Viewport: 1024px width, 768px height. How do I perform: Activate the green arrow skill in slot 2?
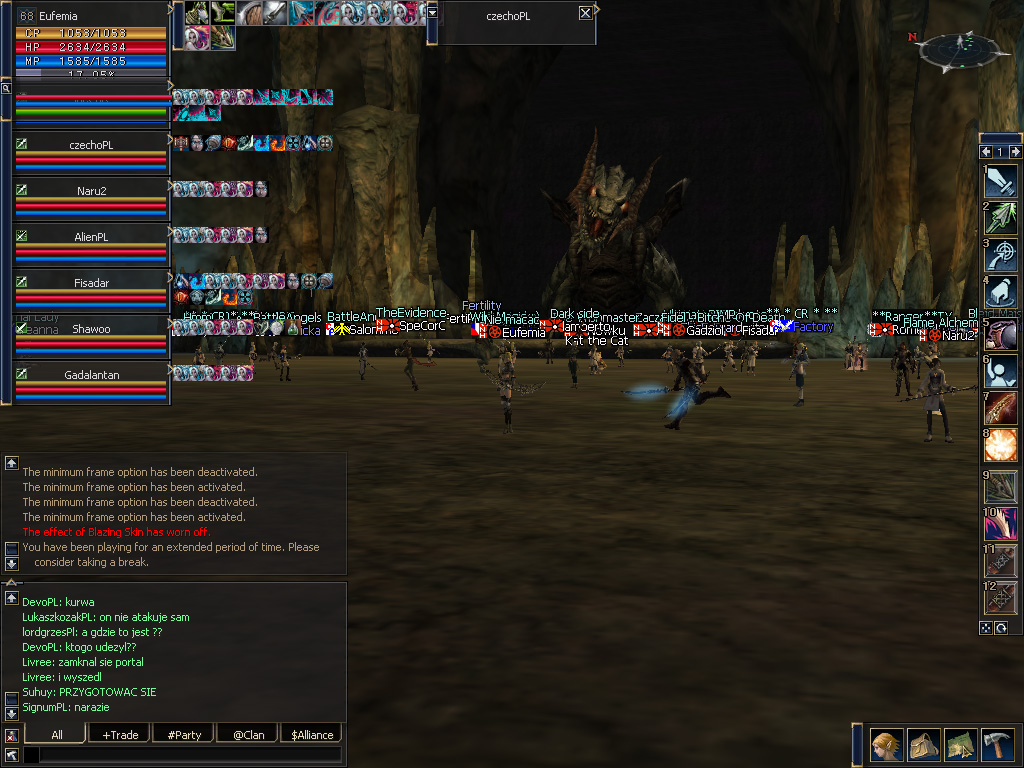click(x=1000, y=217)
